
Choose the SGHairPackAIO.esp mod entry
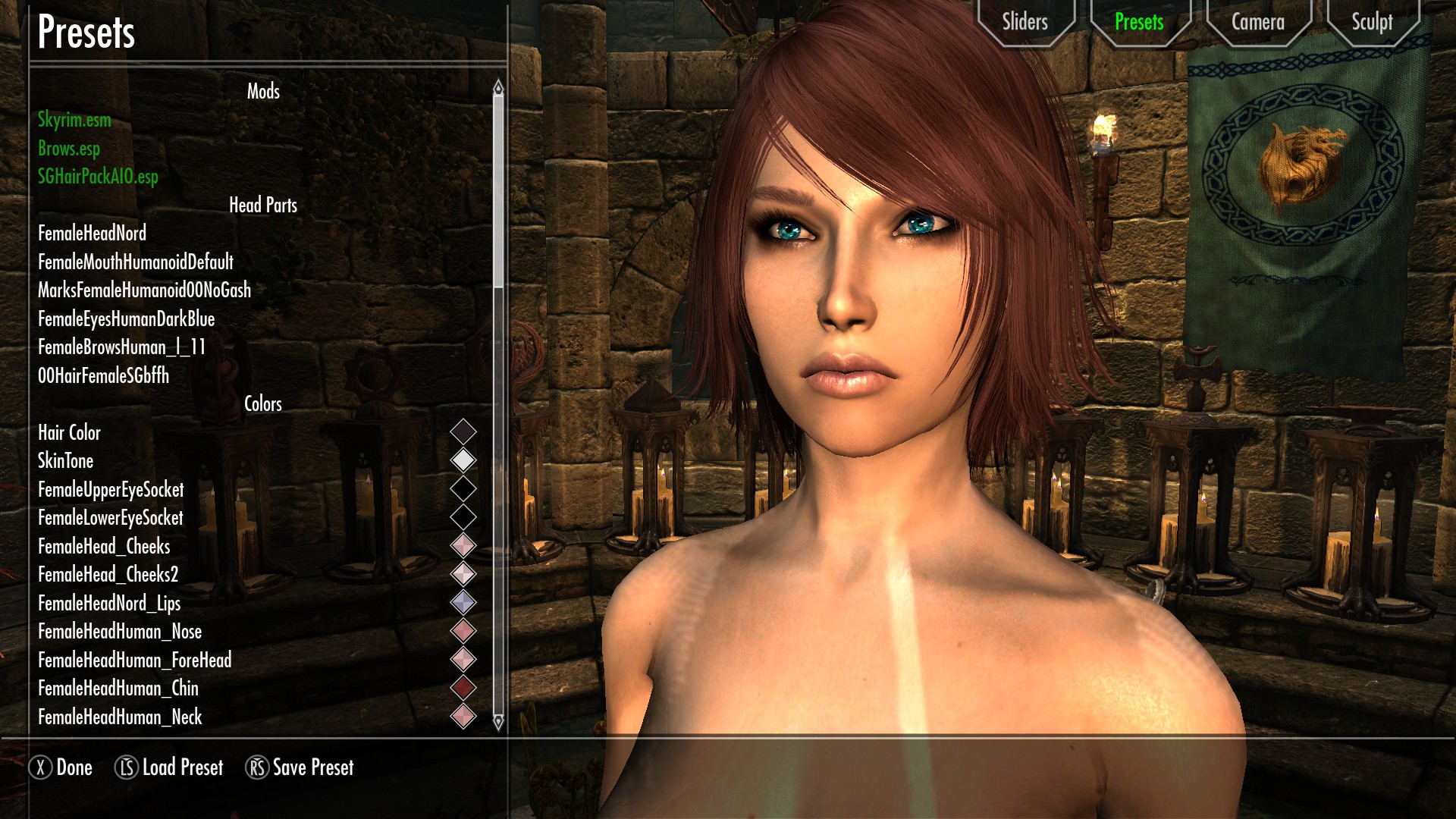(98, 177)
